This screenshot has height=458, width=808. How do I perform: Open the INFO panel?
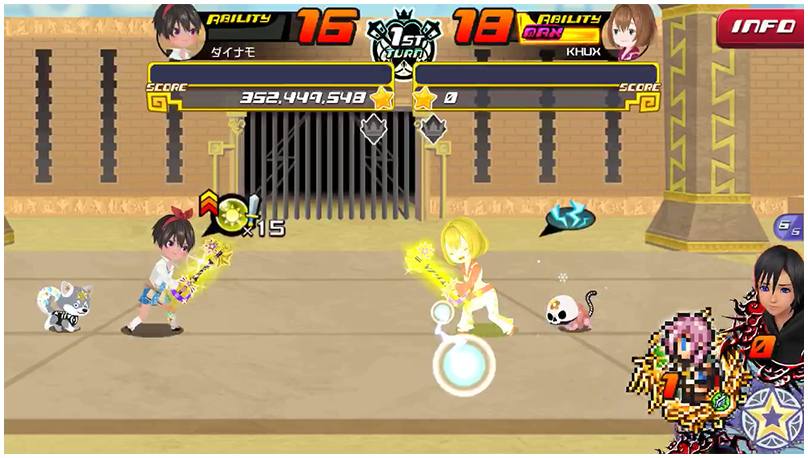point(763,27)
